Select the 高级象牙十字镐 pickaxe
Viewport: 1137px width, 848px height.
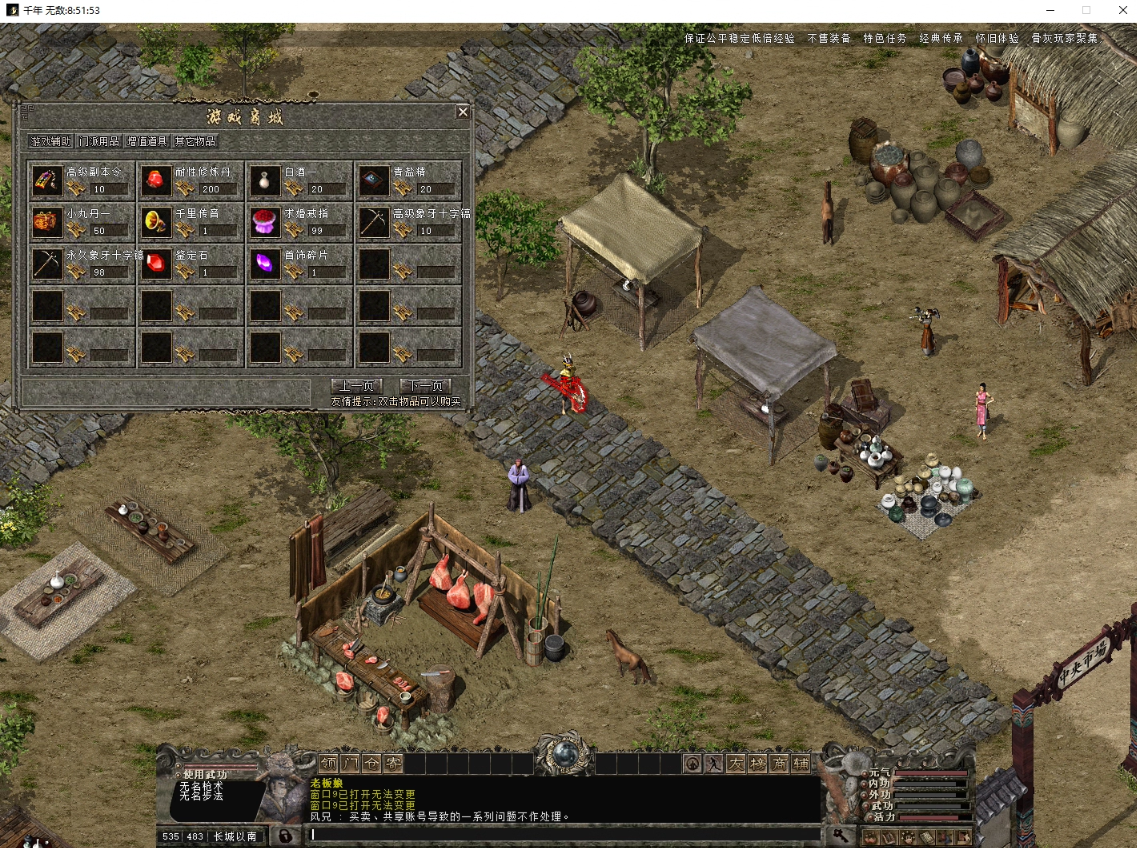click(x=374, y=222)
